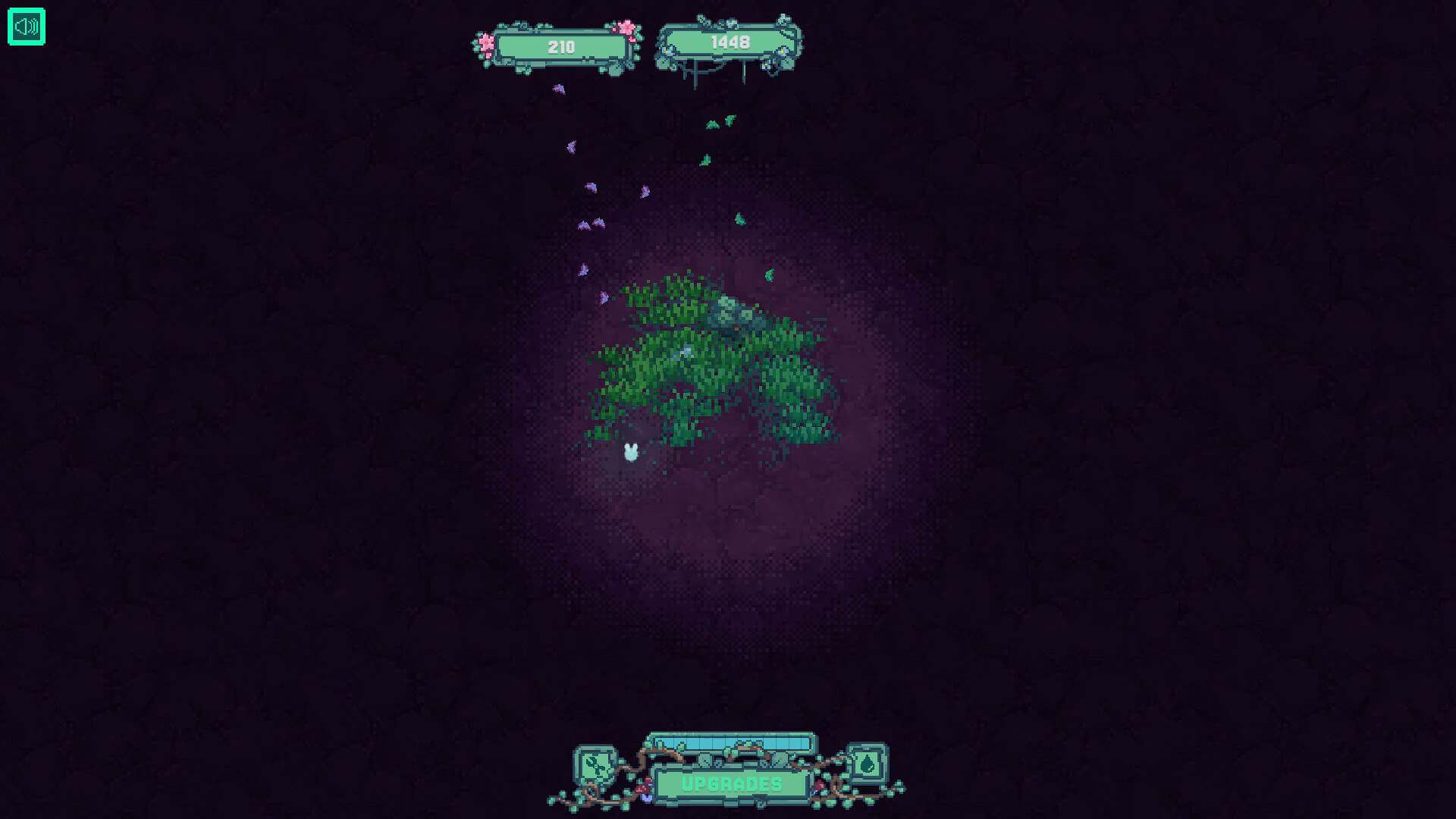Click the speaker icon in the top-left corner

[26, 27]
